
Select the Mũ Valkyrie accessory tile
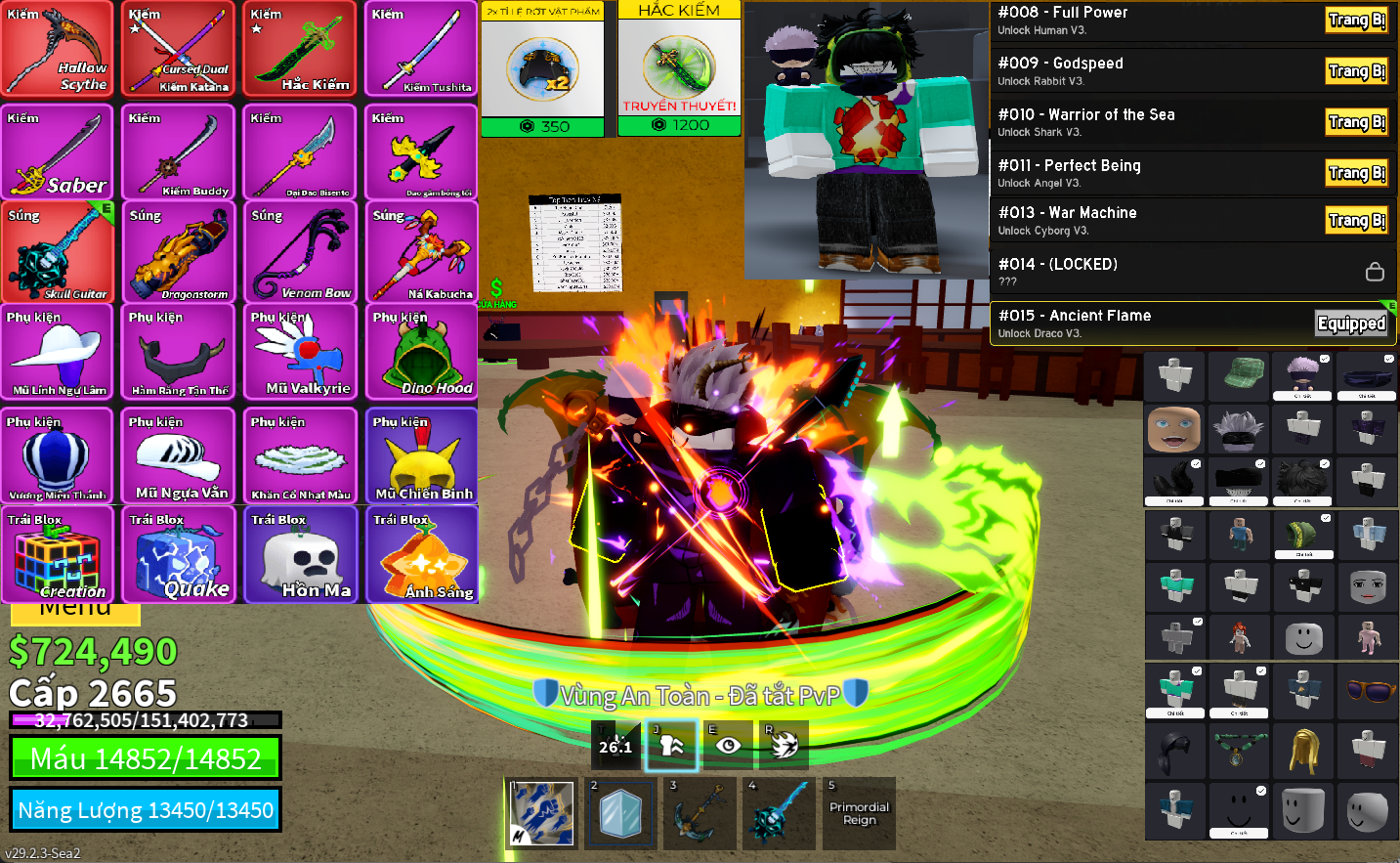click(x=300, y=352)
